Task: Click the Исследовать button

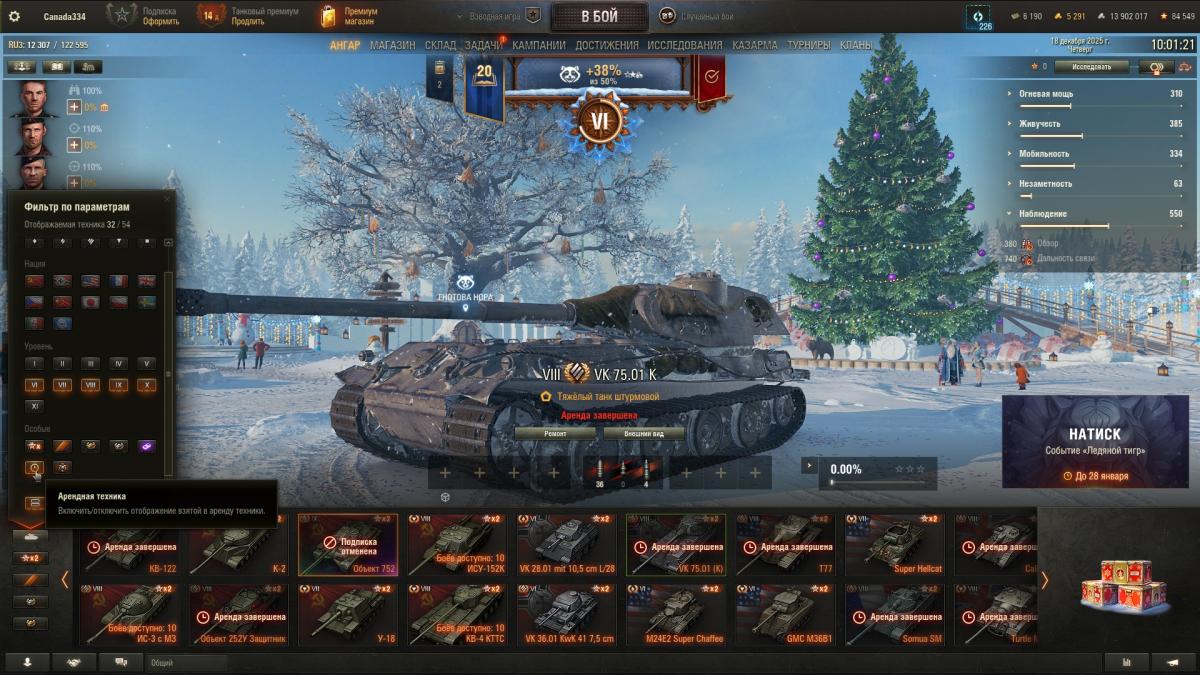Action: 1091,67
